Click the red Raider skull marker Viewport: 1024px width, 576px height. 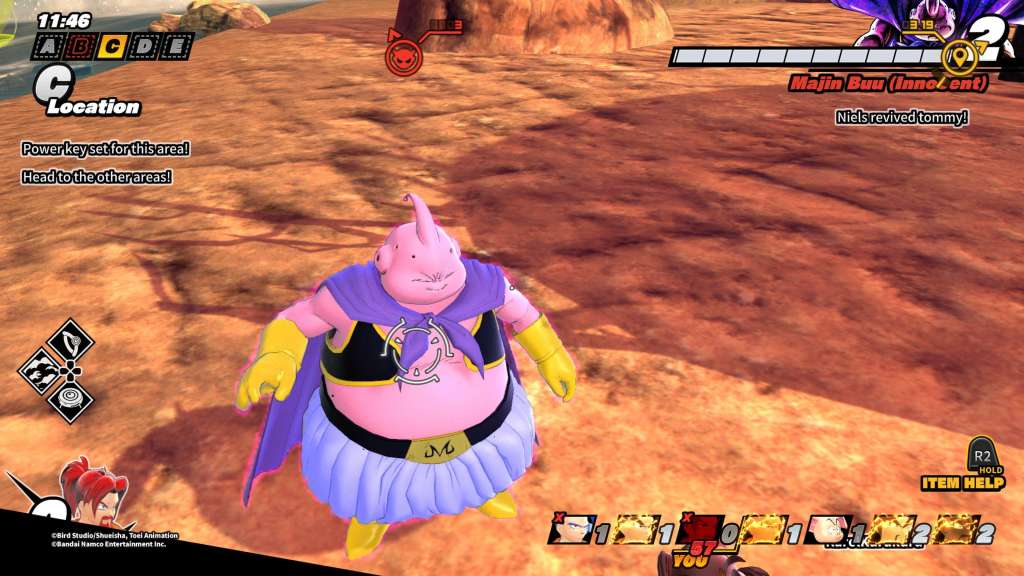(x=403, y=56)
